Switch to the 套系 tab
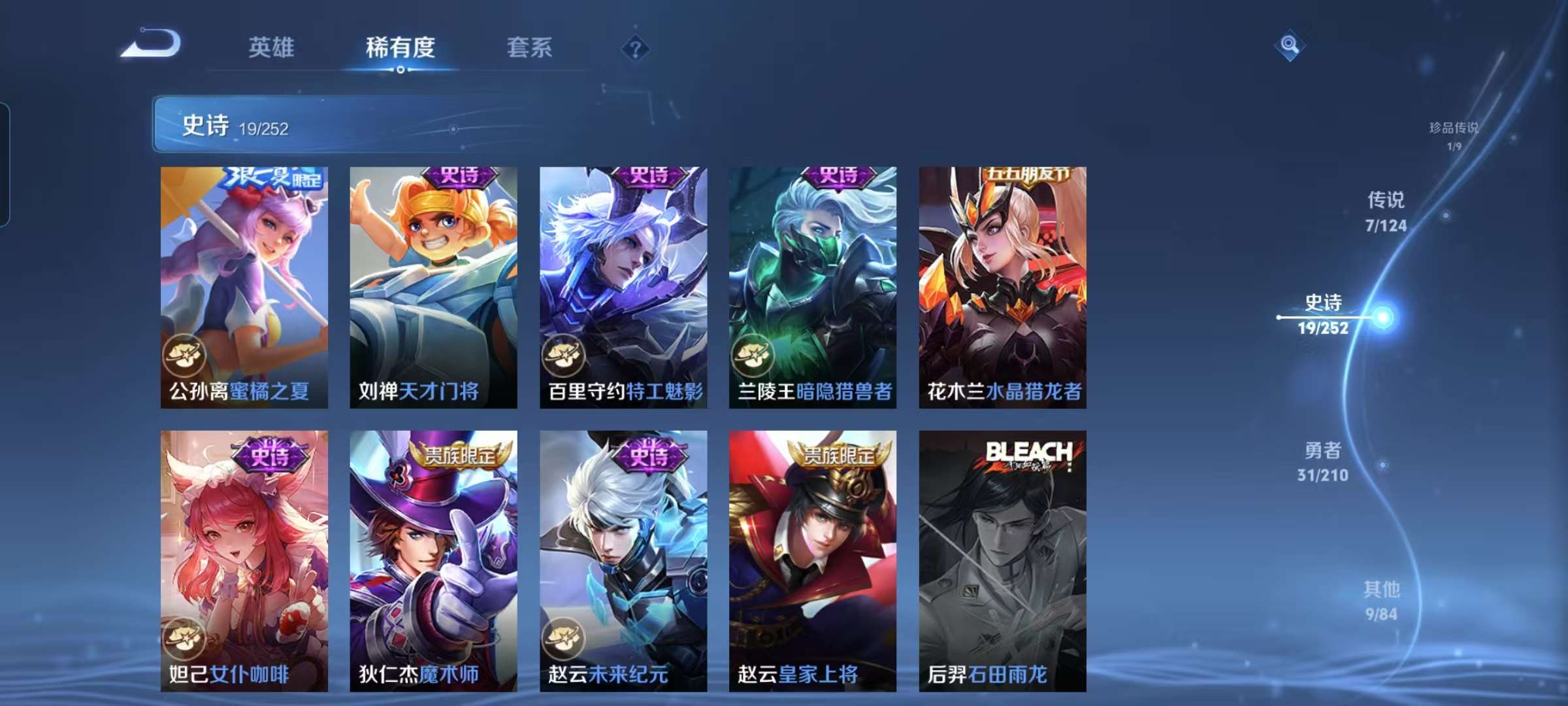Screen dimensions: 1568x706 [529, 46]
